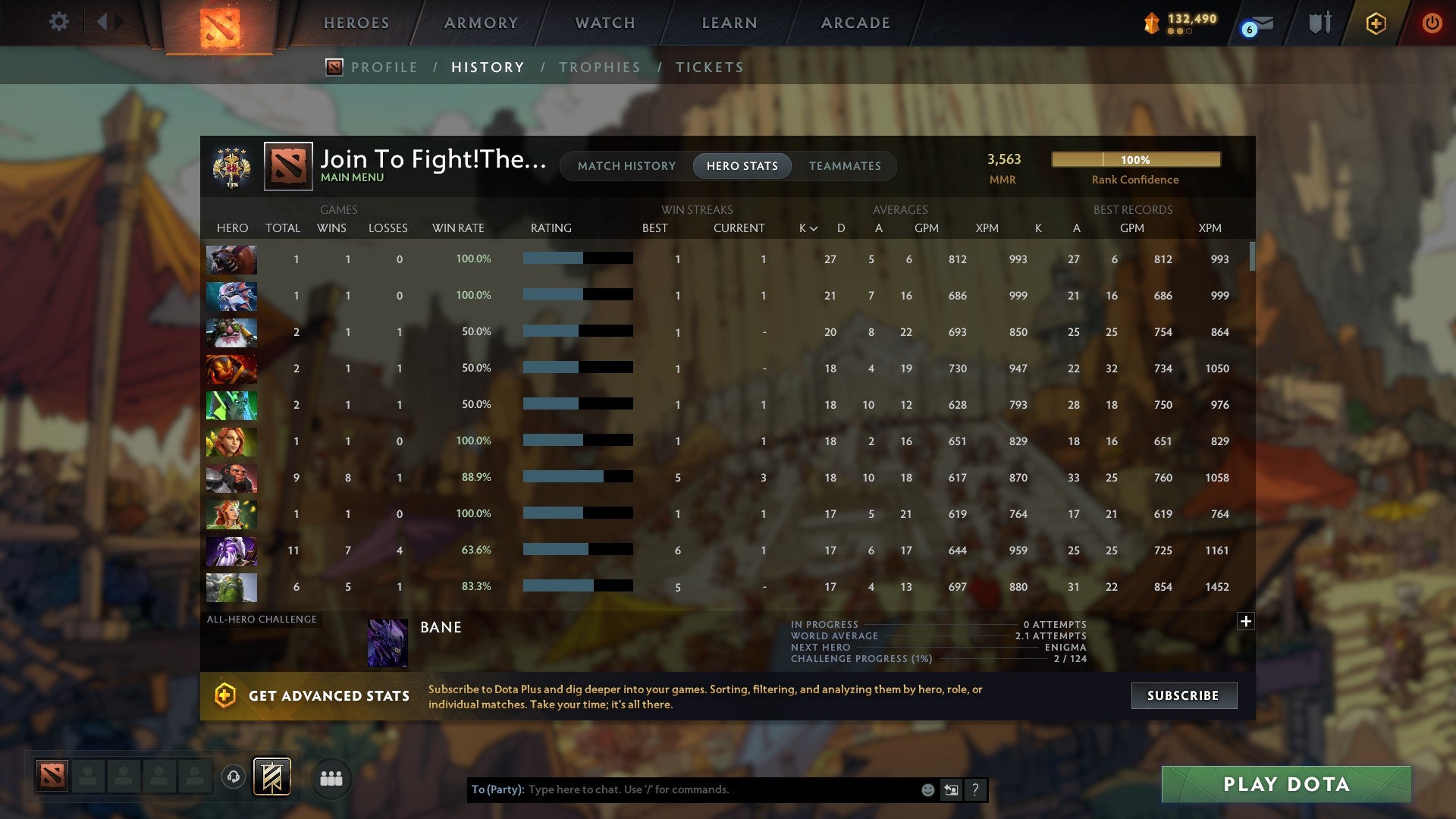Click the headset voice chat icon

point(233,777)
